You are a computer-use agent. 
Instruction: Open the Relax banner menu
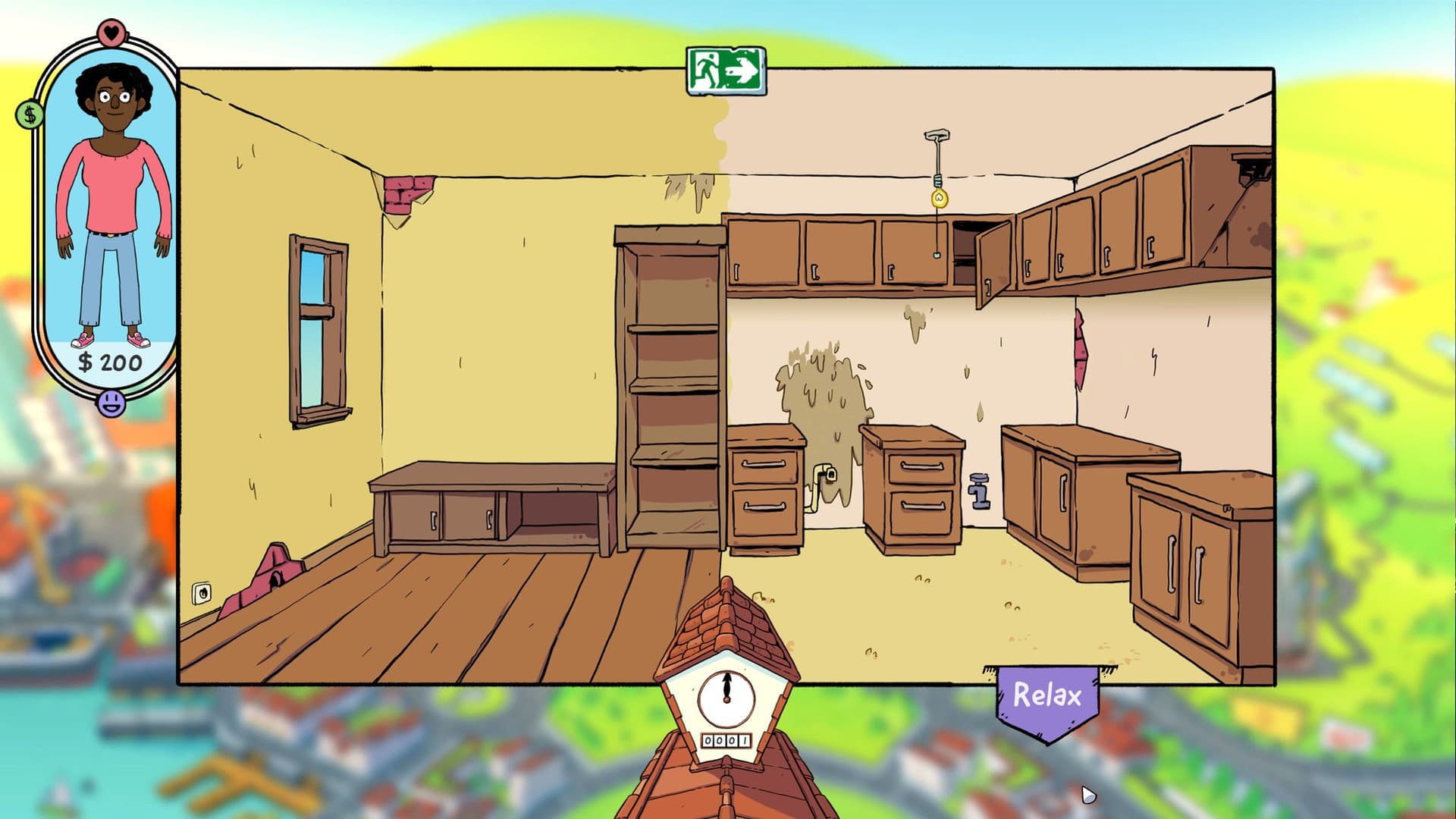(1048, 695)
